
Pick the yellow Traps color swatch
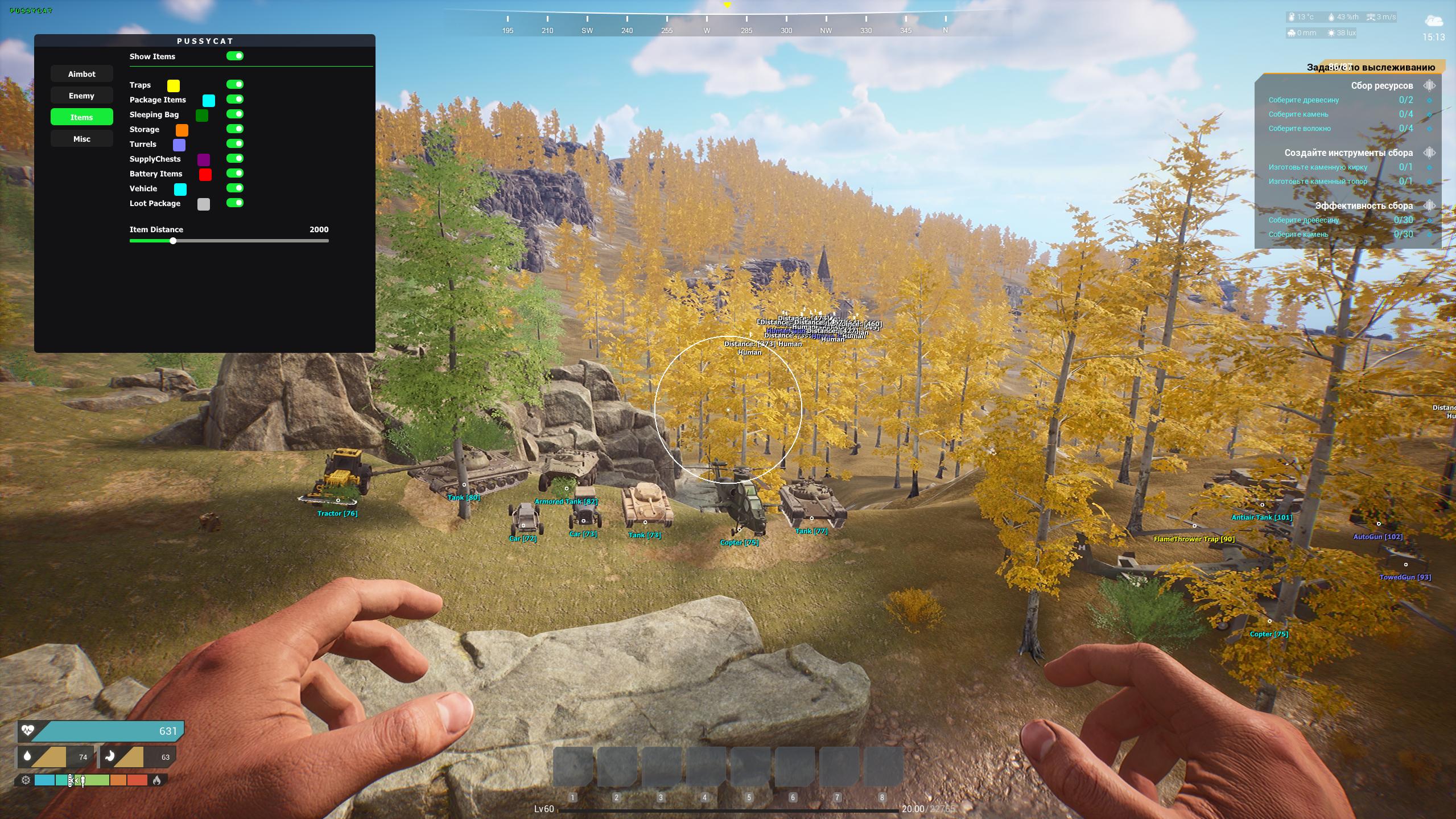pyautogui.click(x=174, y=86)
